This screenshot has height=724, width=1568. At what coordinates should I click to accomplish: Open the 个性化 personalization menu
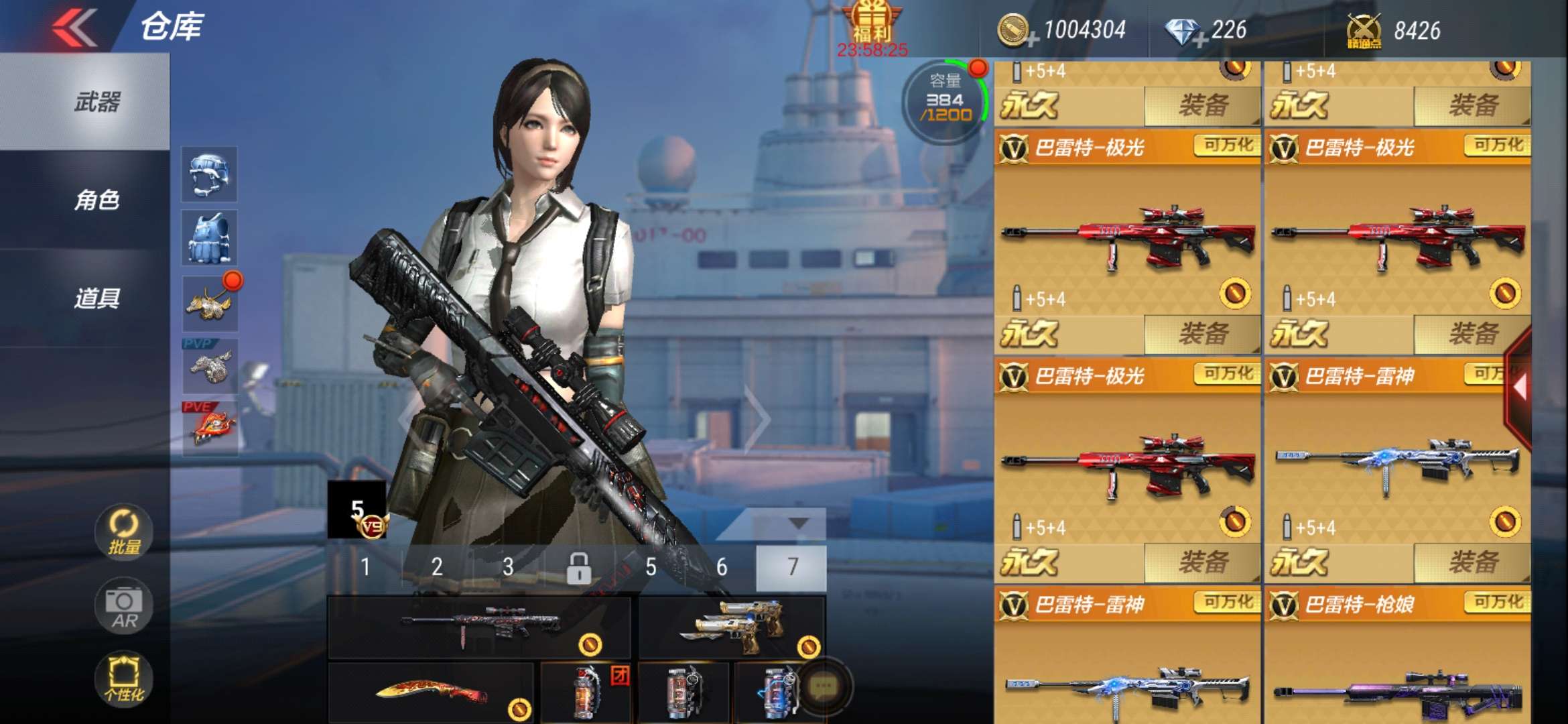coord(124,678)
